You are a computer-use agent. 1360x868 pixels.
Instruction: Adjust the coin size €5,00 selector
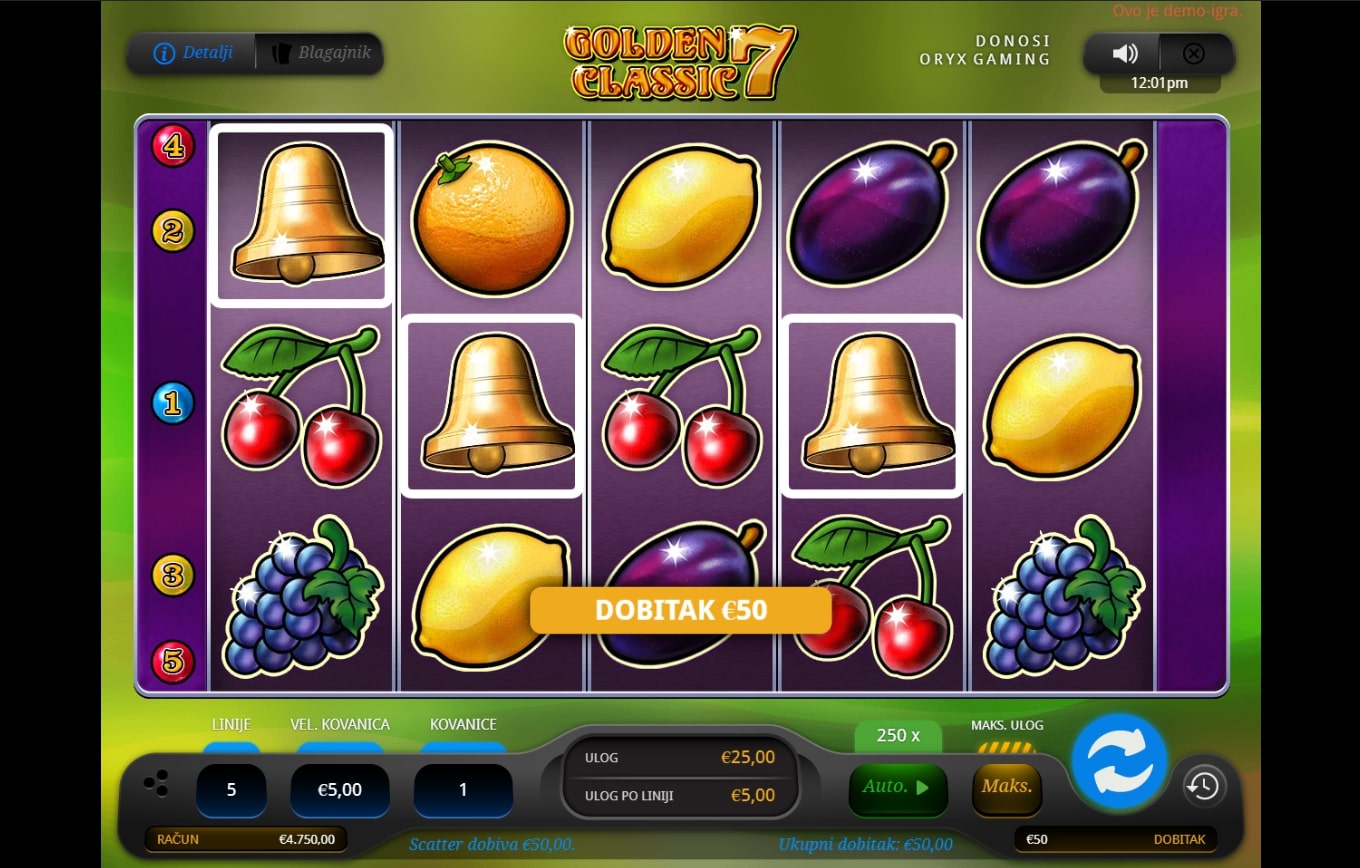click(340, 789)
